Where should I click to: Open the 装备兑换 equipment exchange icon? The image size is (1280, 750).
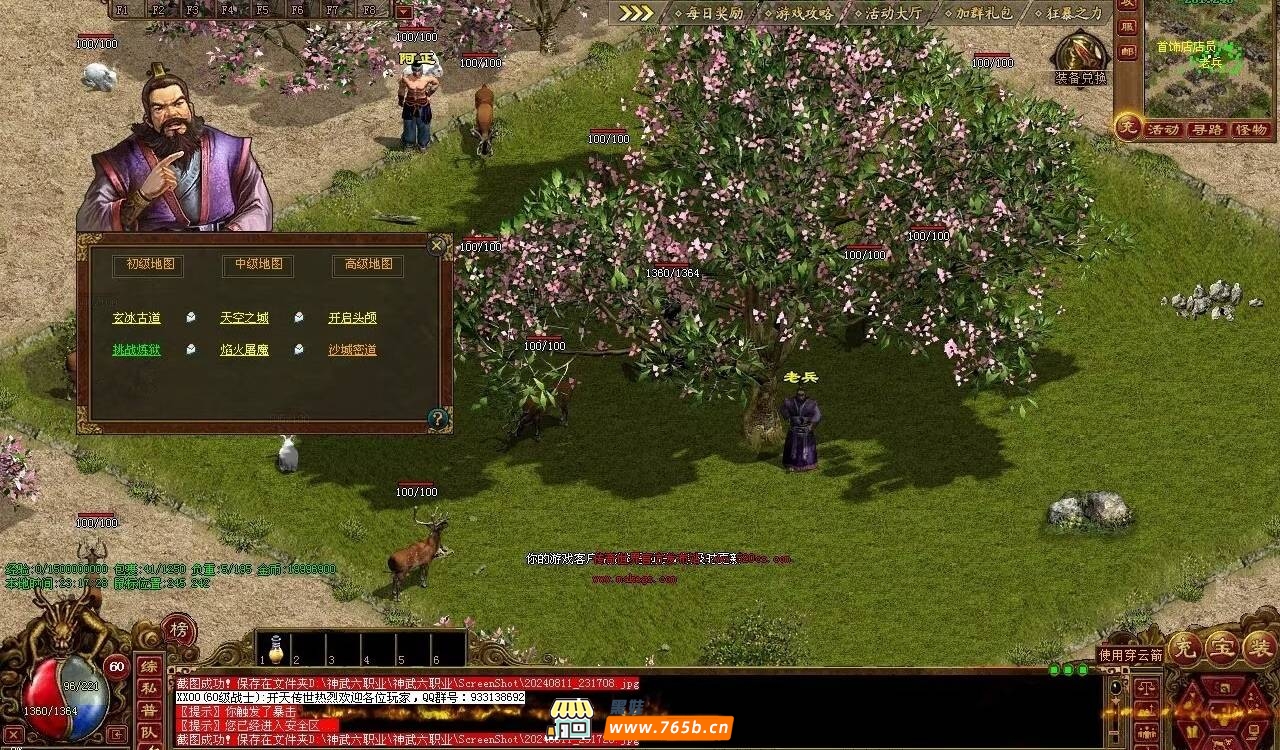1080,56
